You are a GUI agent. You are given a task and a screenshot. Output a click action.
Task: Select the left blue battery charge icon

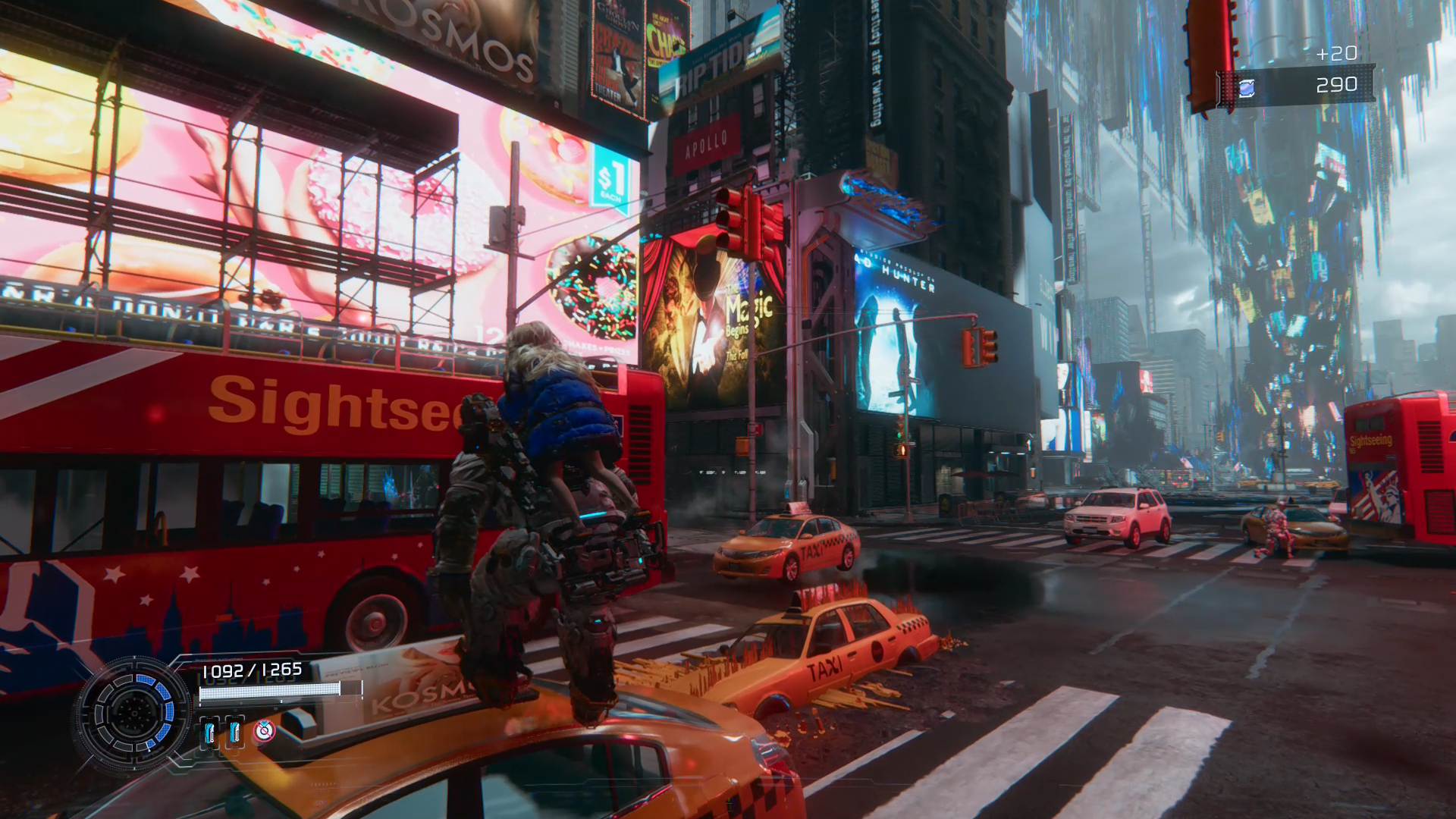pos(211,734)
